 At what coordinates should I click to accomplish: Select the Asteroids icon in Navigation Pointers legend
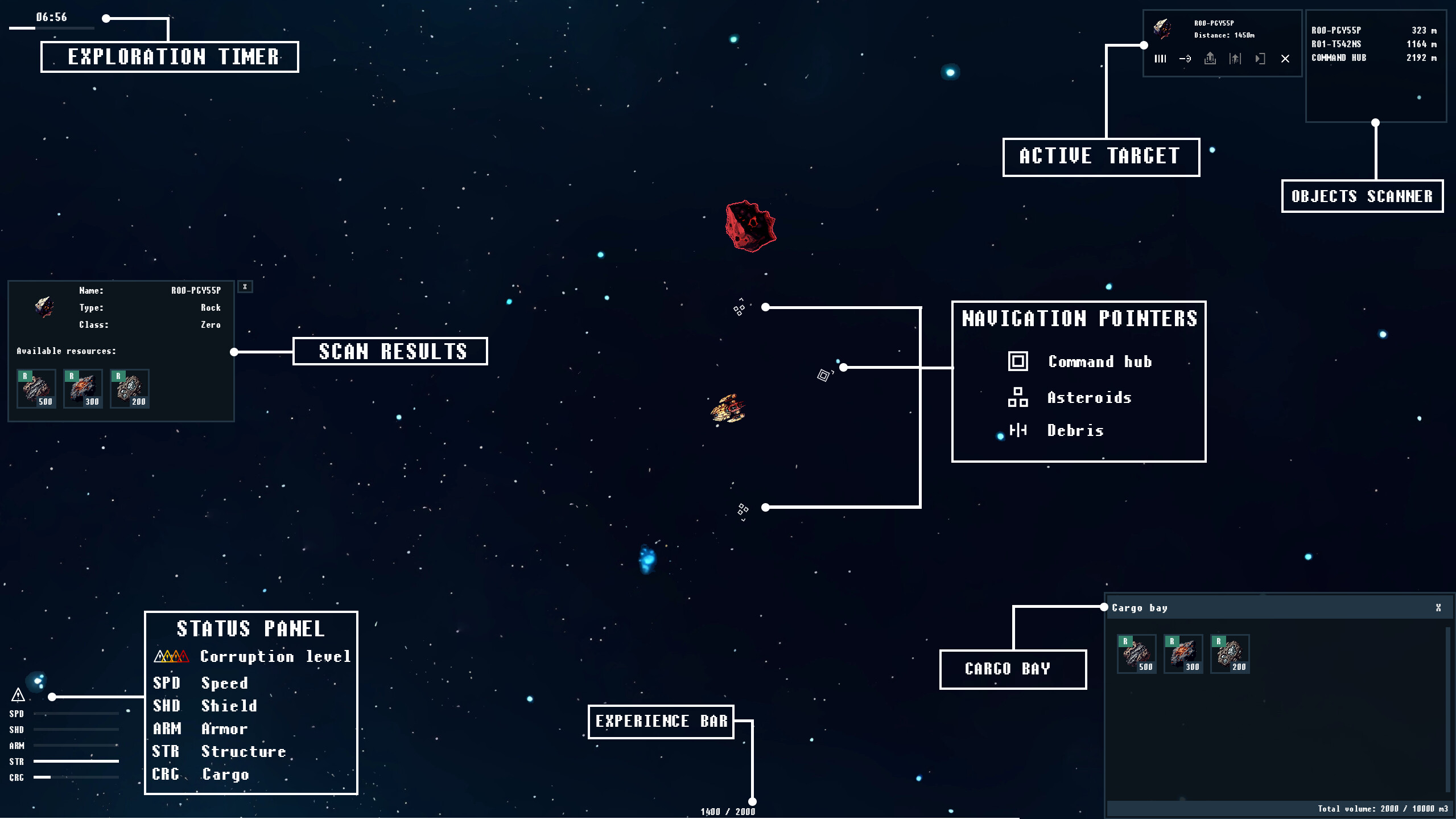point(1018,397)
